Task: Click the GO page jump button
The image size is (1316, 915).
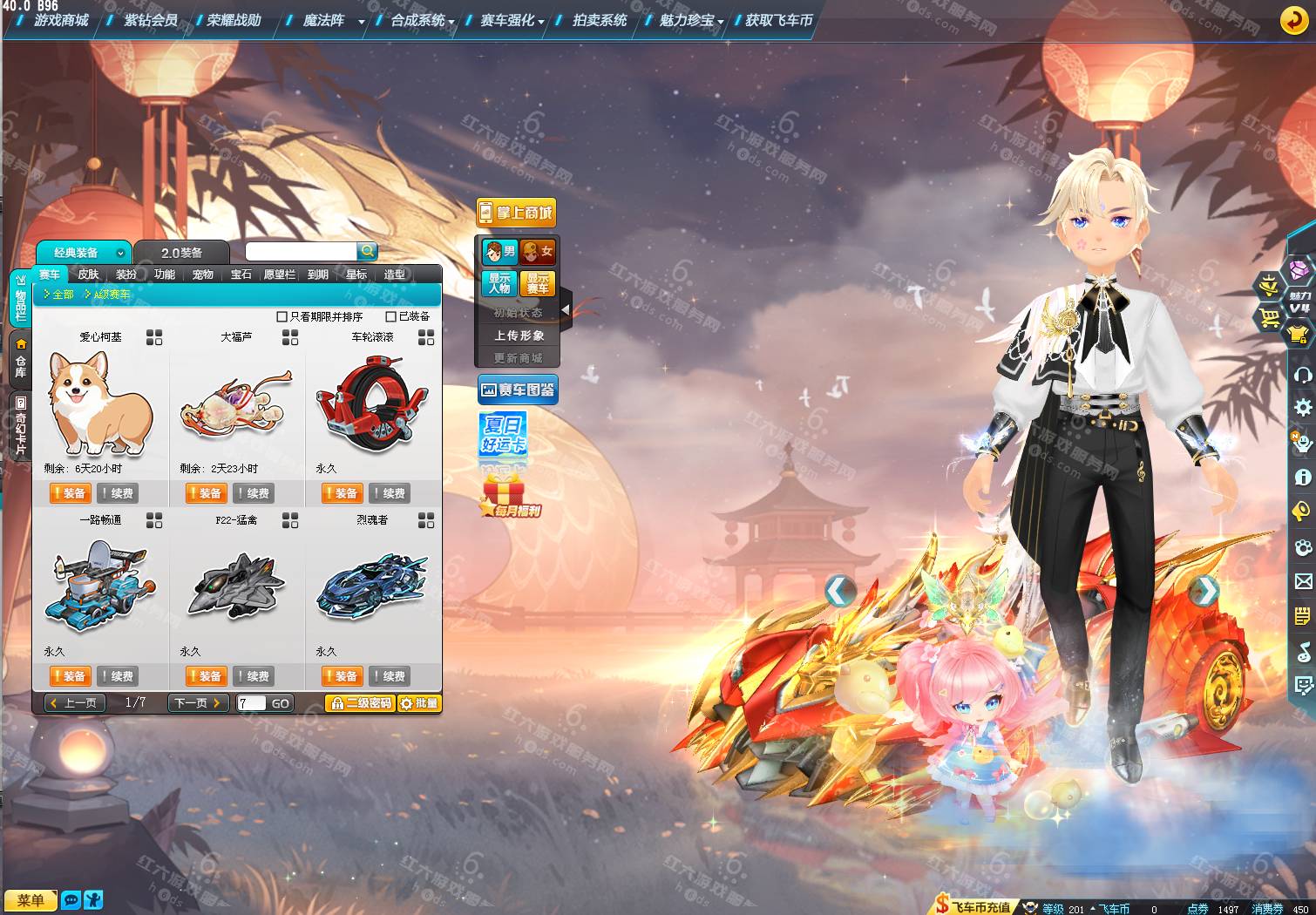Action: click(280, 703)
